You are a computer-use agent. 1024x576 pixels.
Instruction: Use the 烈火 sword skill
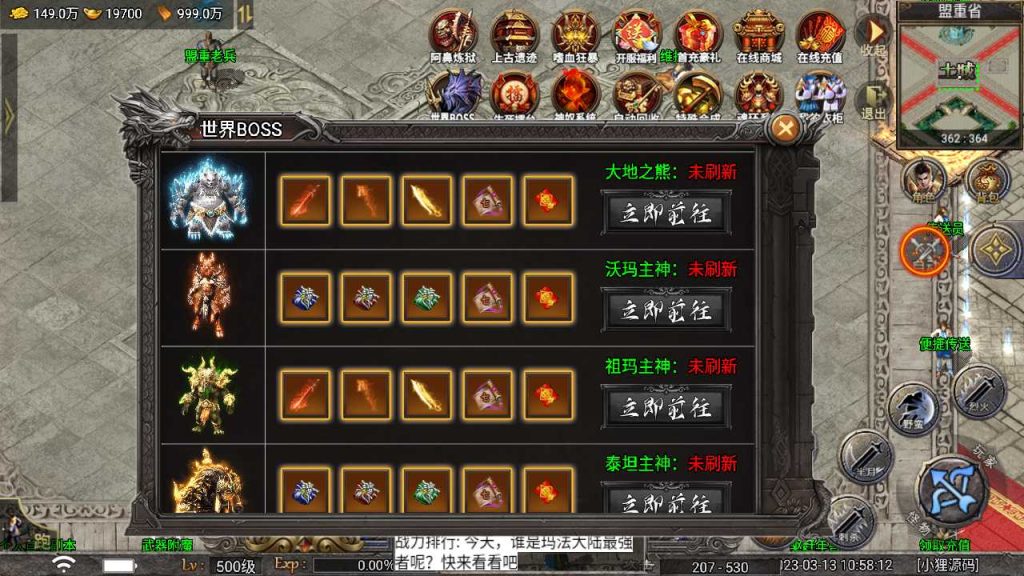(978, 388)
